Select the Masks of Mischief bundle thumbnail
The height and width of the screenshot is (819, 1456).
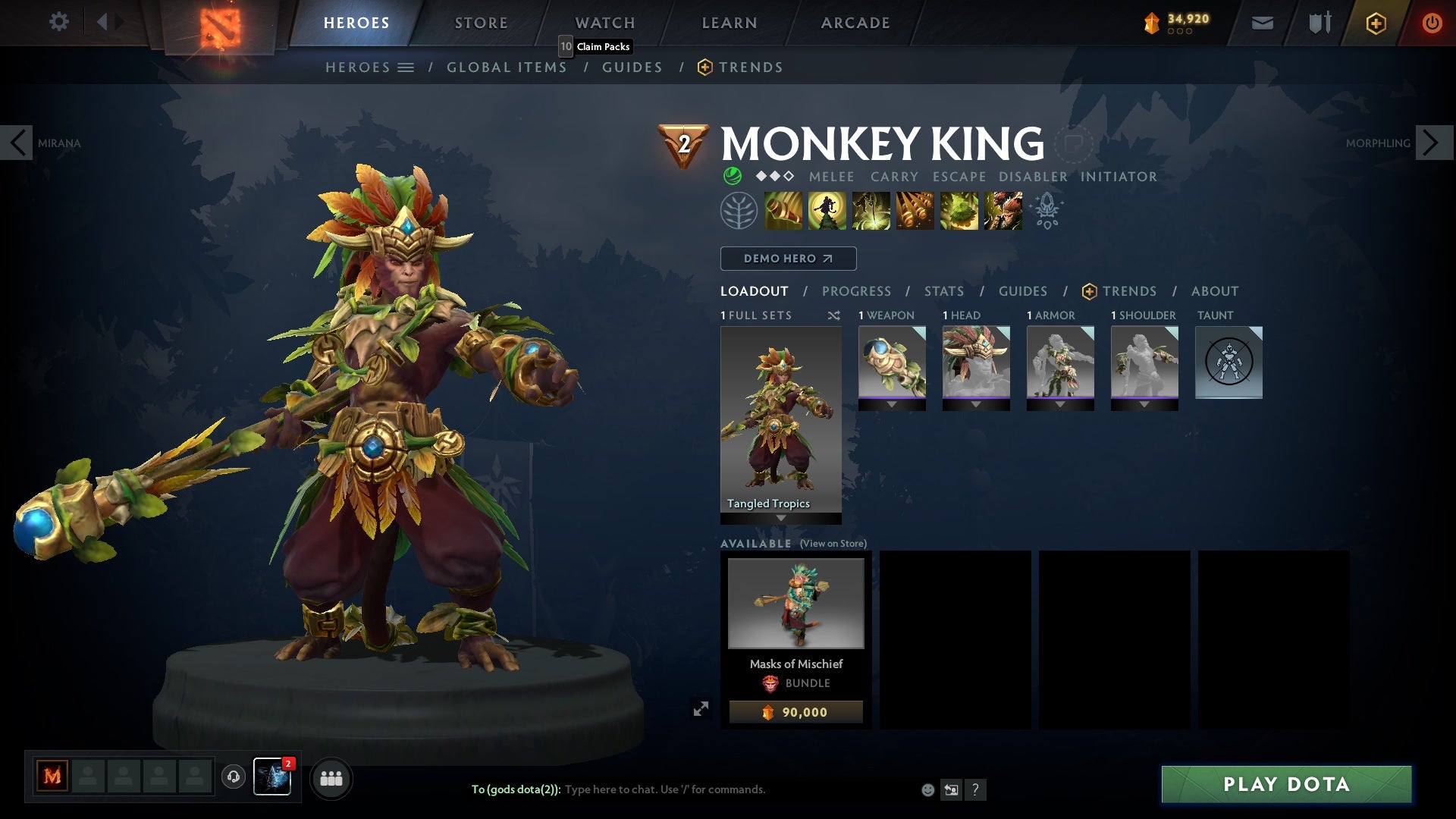click(795, 603)
